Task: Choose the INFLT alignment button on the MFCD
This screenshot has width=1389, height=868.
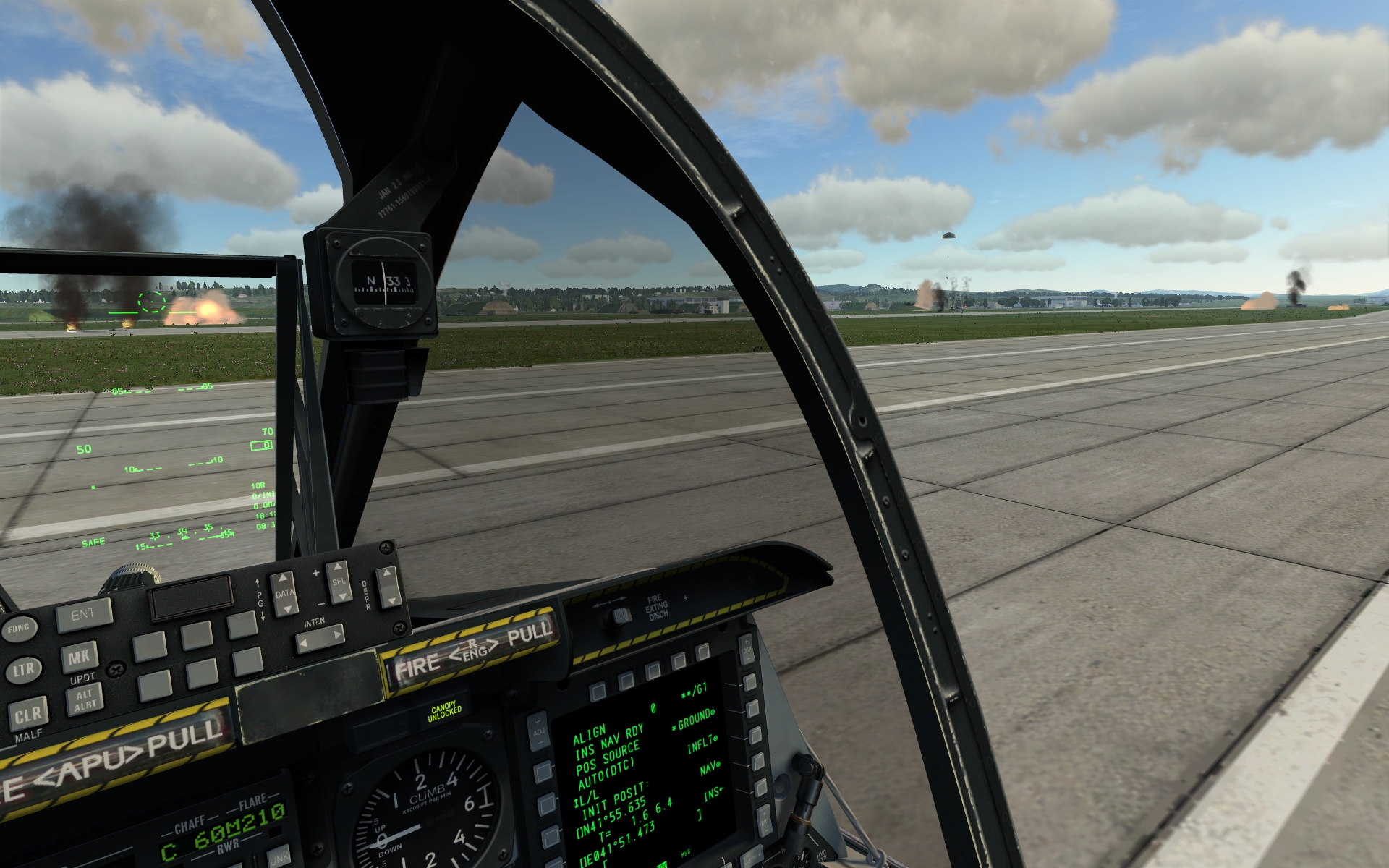Action: pos(755,736)
